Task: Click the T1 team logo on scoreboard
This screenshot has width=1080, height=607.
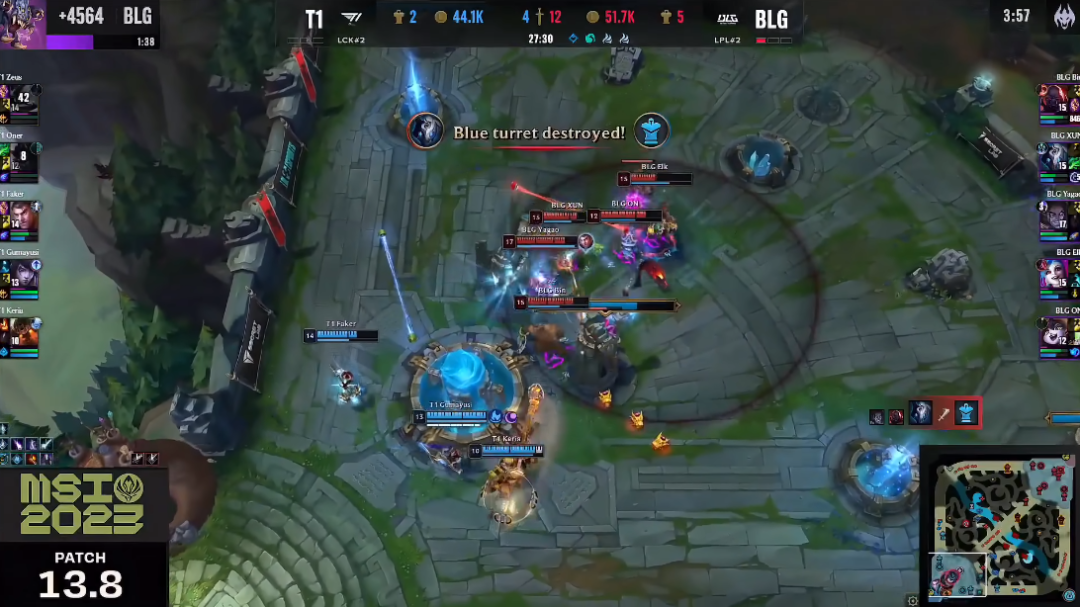Action: [x=352, y=19]
